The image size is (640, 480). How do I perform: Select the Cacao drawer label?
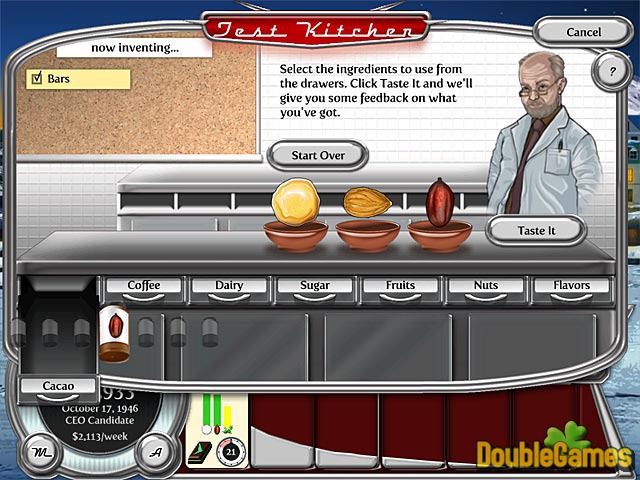coord(57,386)
